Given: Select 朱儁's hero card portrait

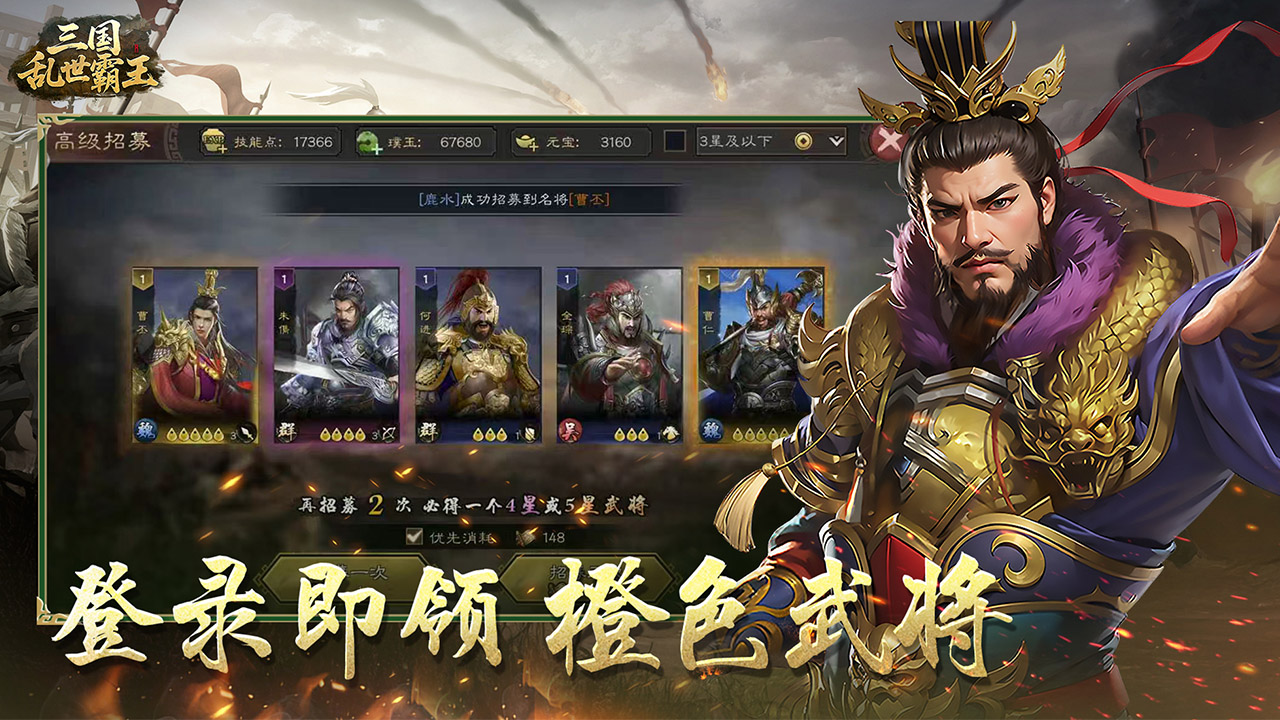Looking at the screenshot, I should pyautogui.click(x=337, y=348).
